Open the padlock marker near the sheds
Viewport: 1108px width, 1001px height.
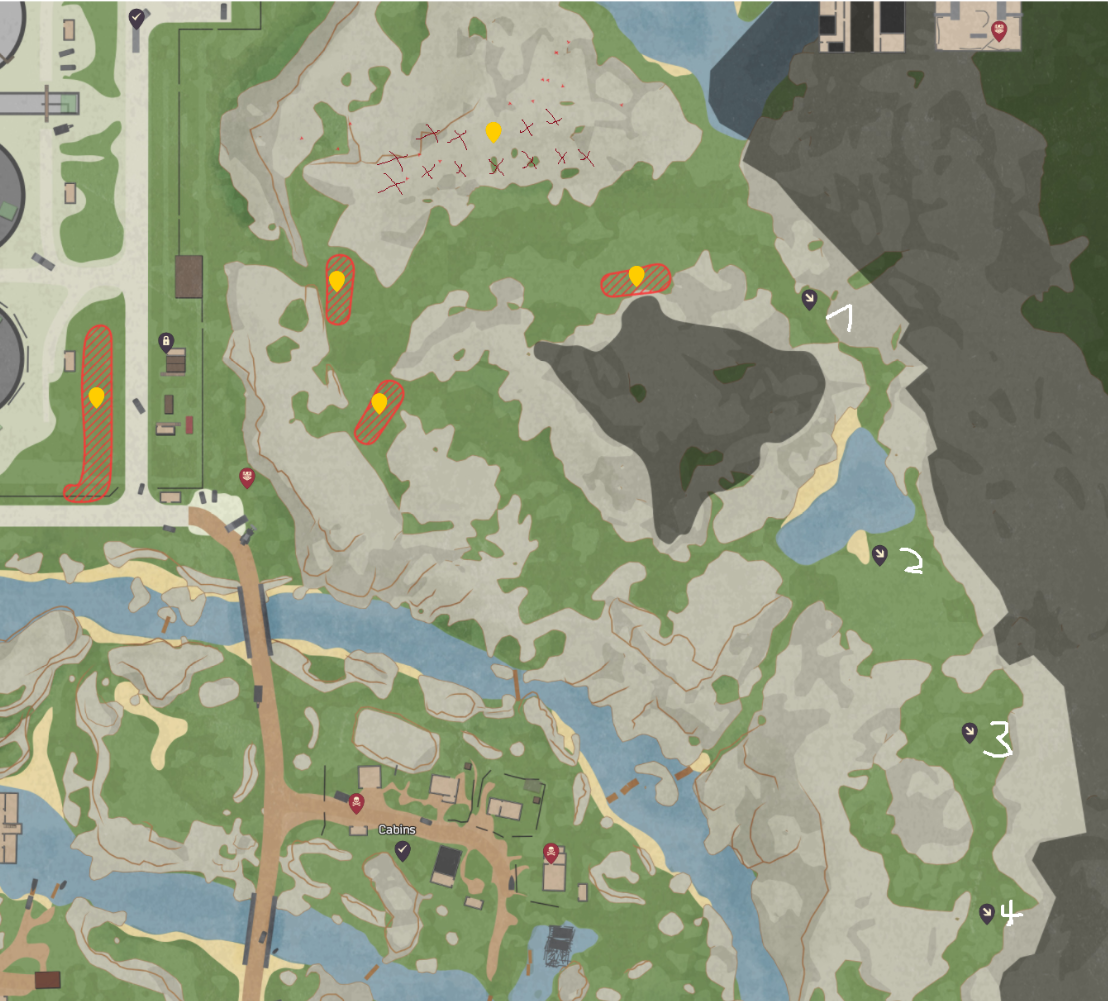pos(166,342)
